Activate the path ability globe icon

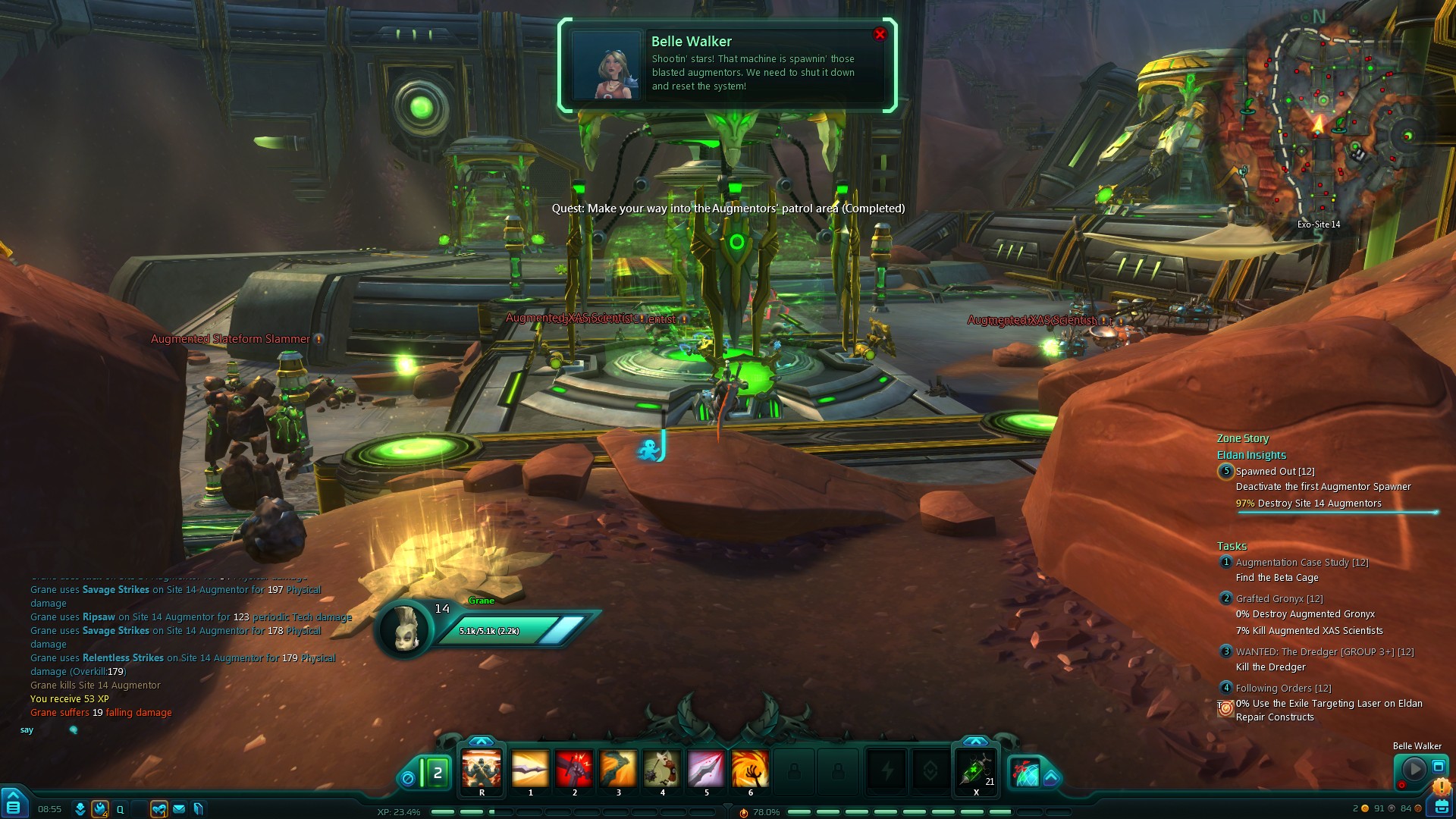[1025, 773]
